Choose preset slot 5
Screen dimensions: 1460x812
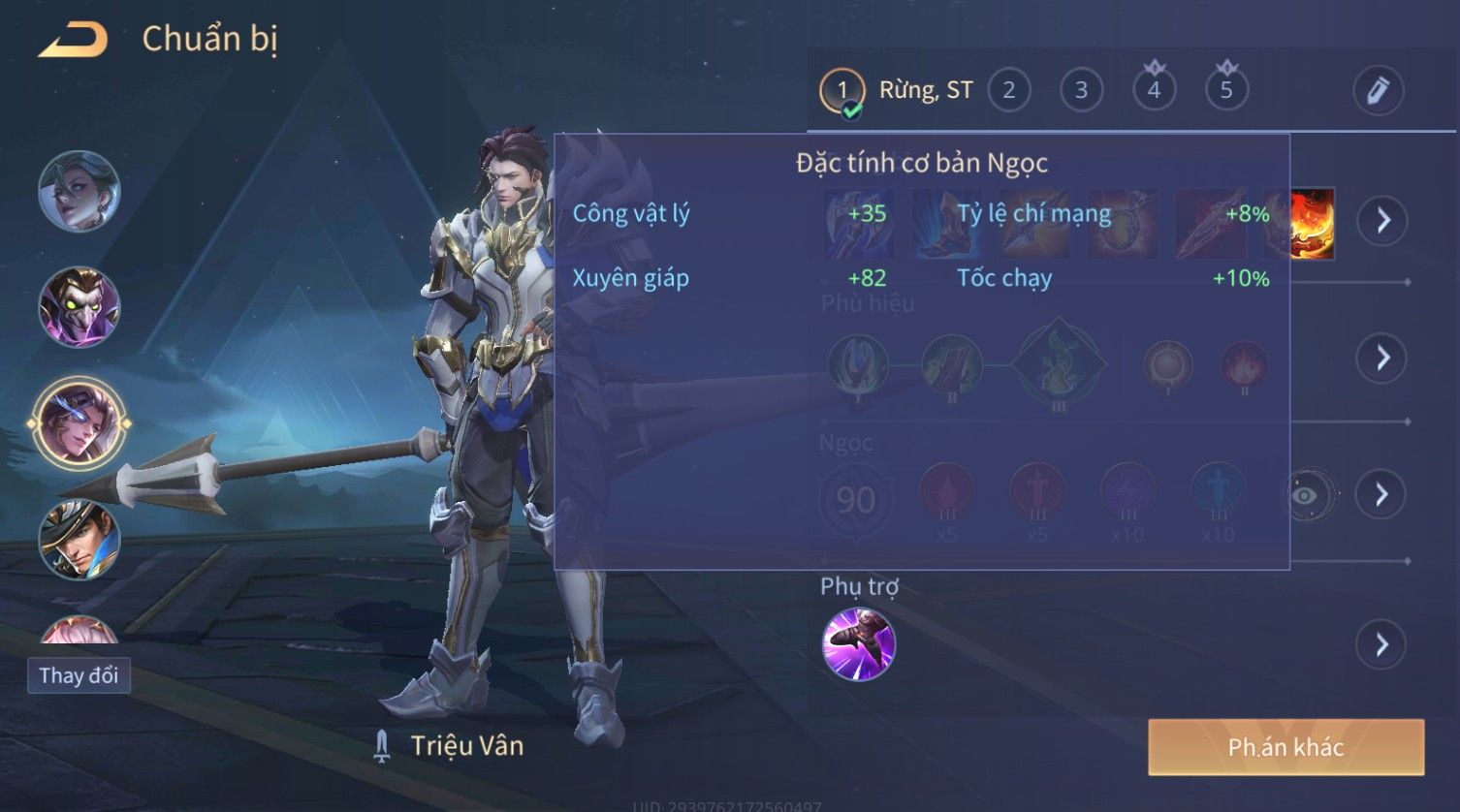1226,91
